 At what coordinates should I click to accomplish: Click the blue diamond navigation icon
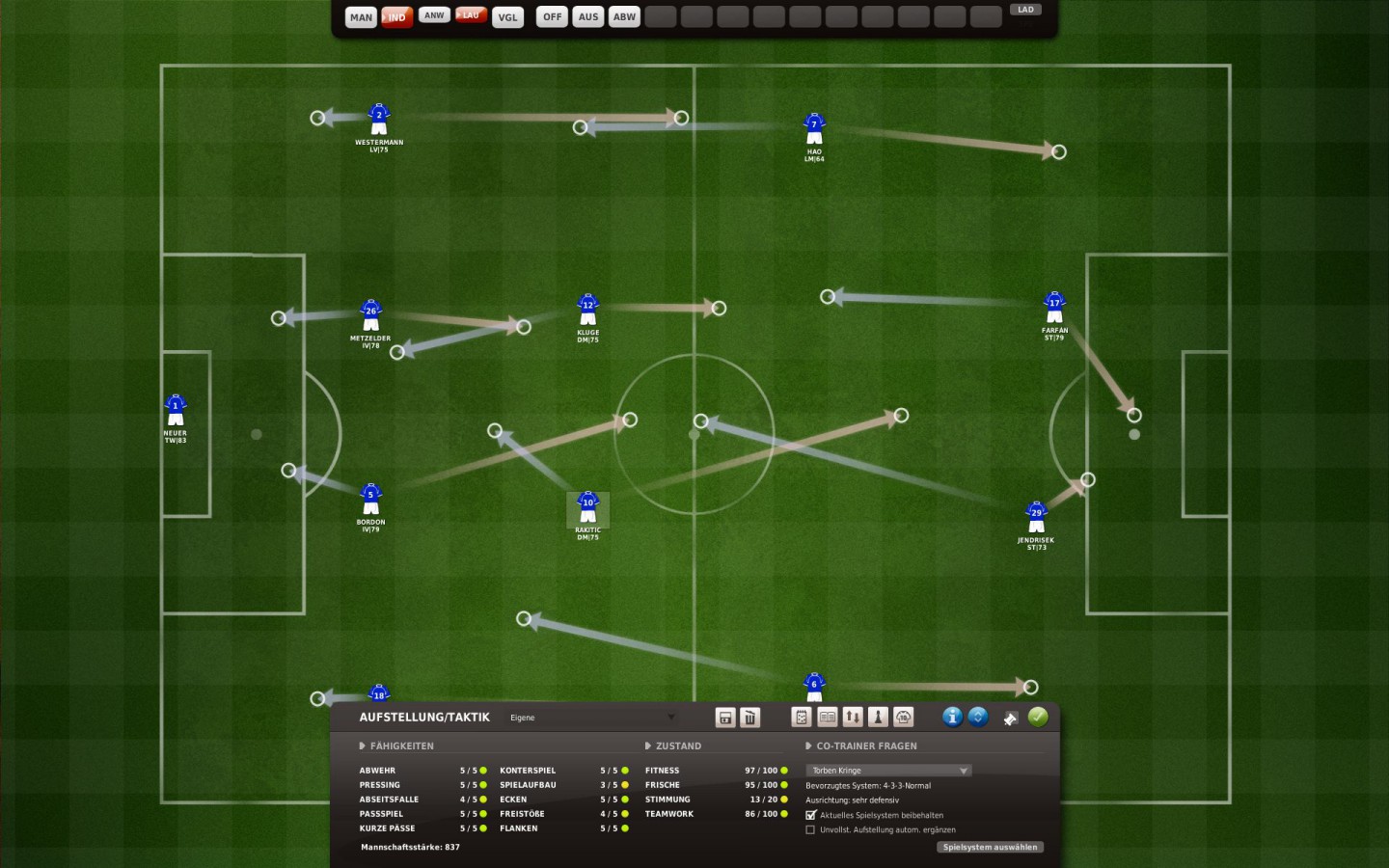pos(978,718)
